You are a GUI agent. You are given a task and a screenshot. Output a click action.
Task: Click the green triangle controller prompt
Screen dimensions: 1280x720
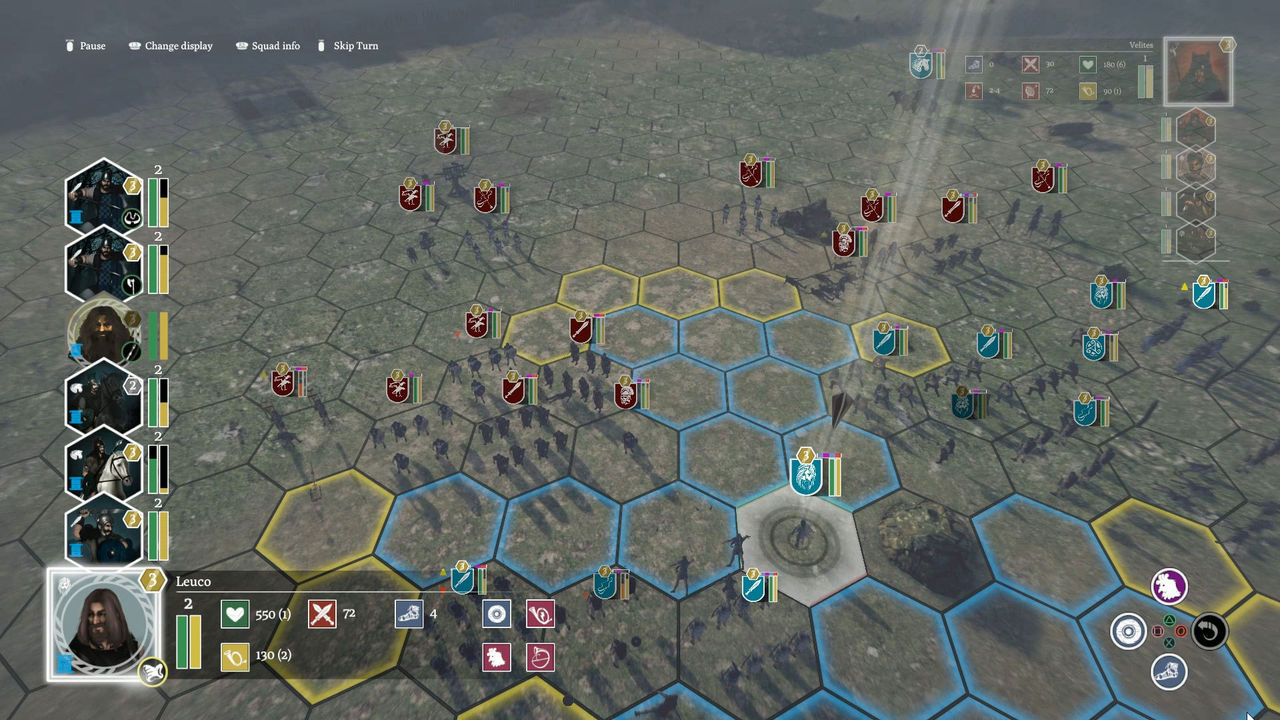tap(1169, 620)
